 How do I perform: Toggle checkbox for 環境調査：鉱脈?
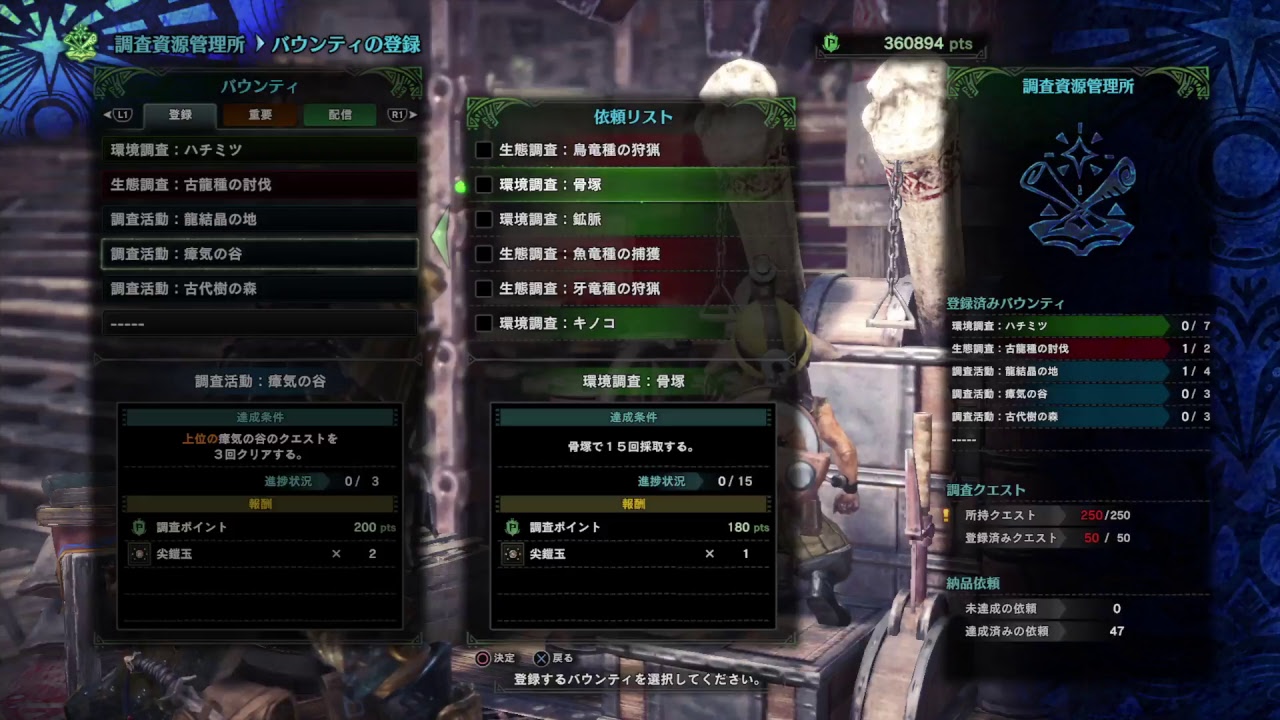[484, 219]
